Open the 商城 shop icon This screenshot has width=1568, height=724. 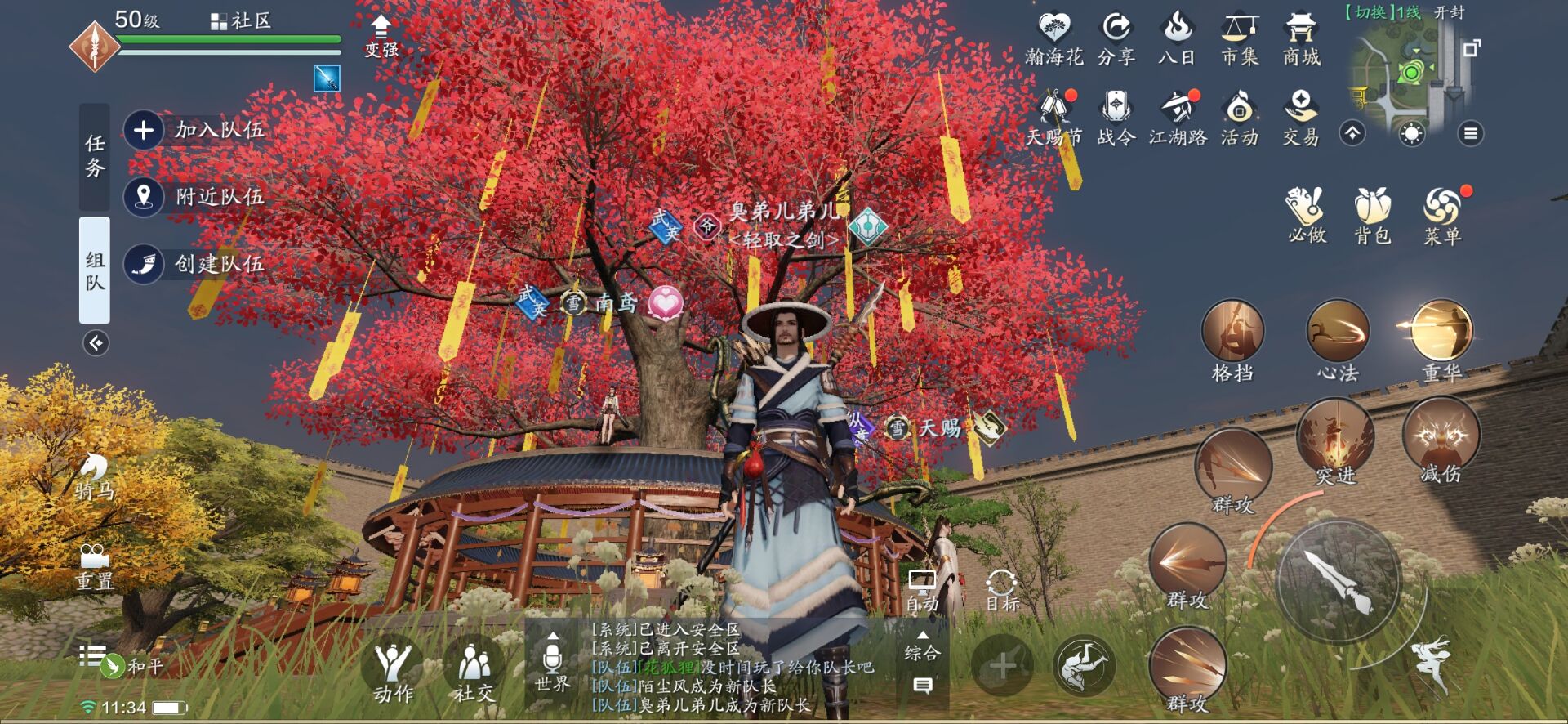click(x=1302, y=37)
